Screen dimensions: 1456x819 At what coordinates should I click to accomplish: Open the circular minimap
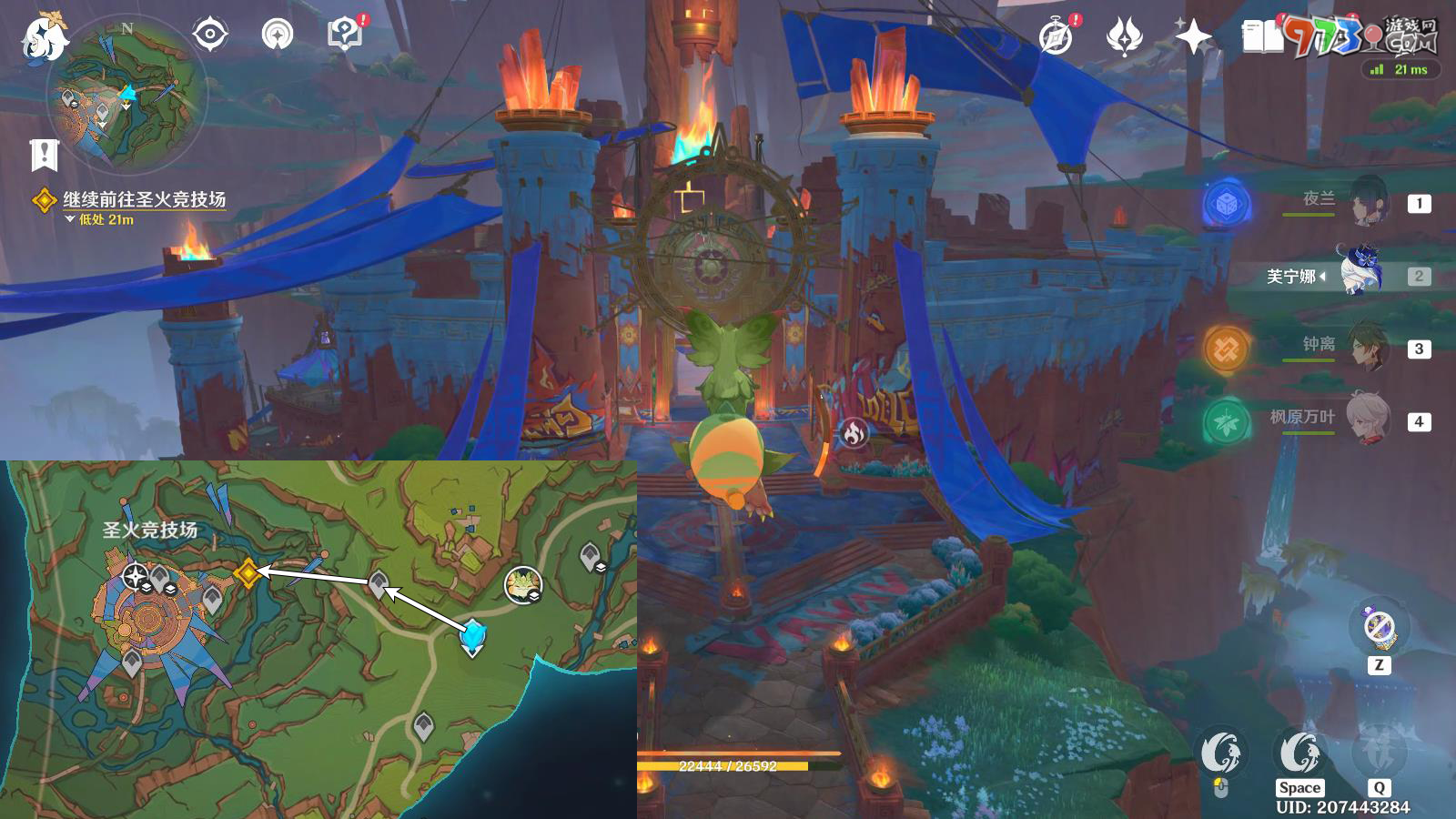click(126, 94)
